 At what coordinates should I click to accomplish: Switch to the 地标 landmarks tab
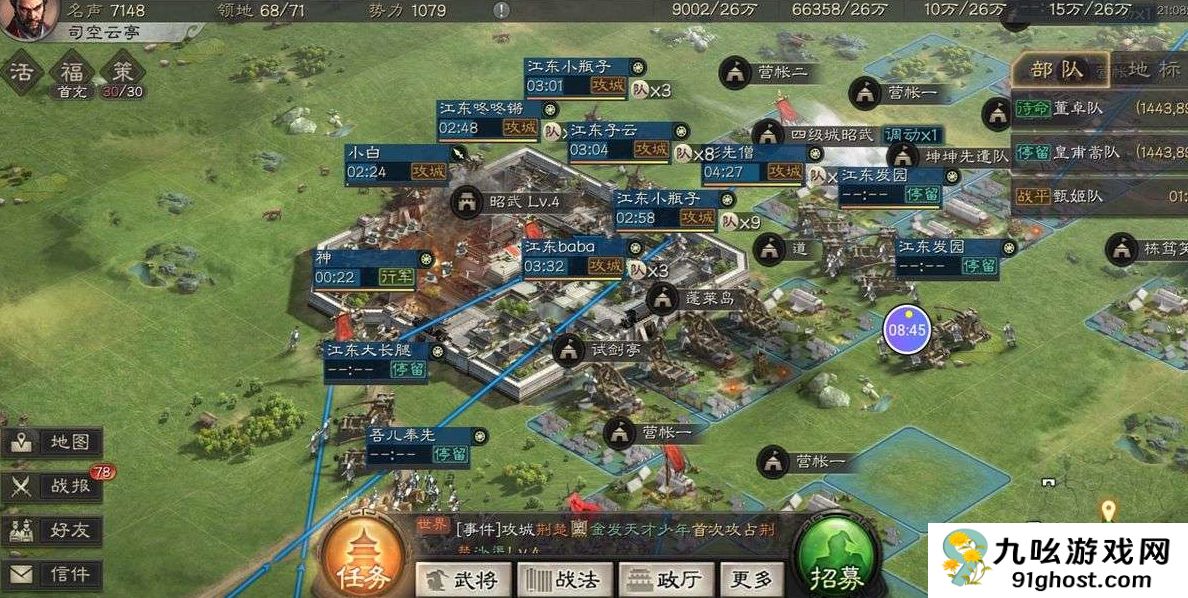tap(1145, 69)
